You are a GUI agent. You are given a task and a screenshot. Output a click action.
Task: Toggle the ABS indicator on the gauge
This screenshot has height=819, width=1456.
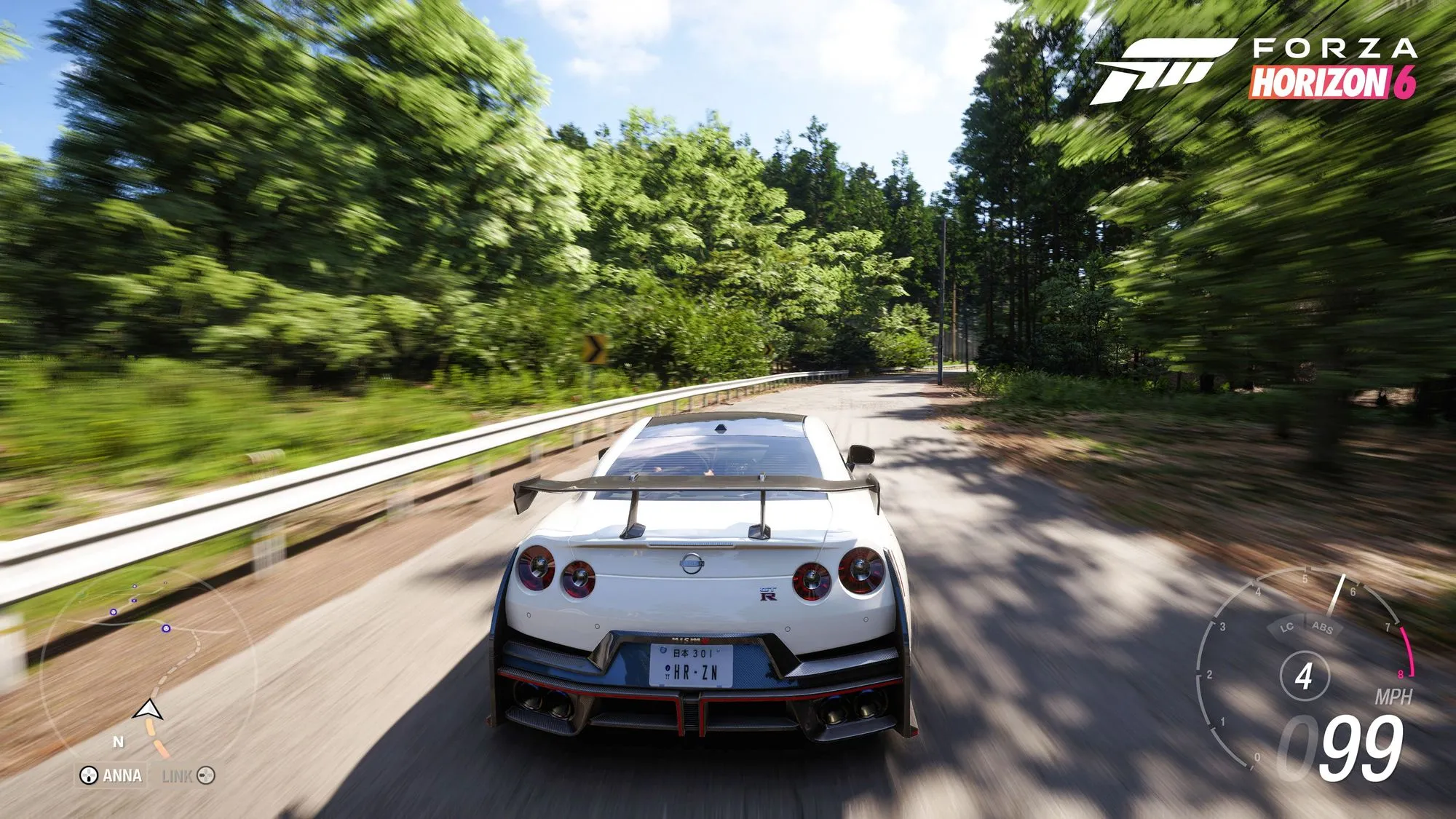[1321, 627]
